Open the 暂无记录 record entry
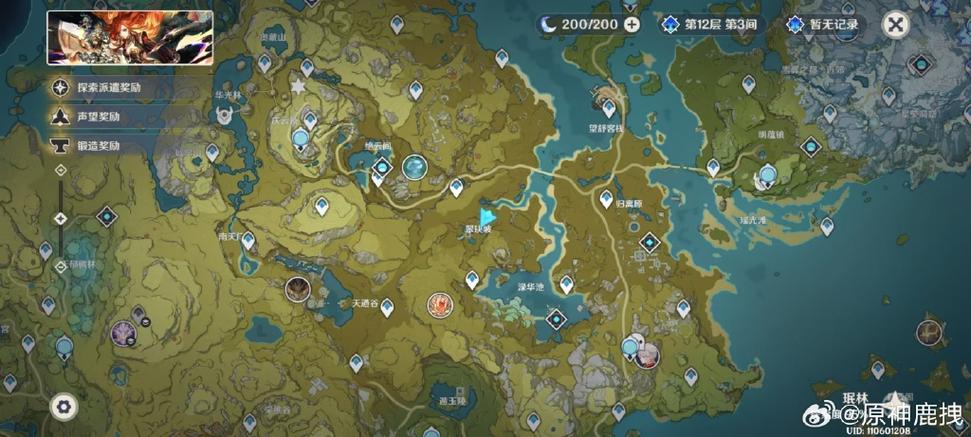 point(825,25)
